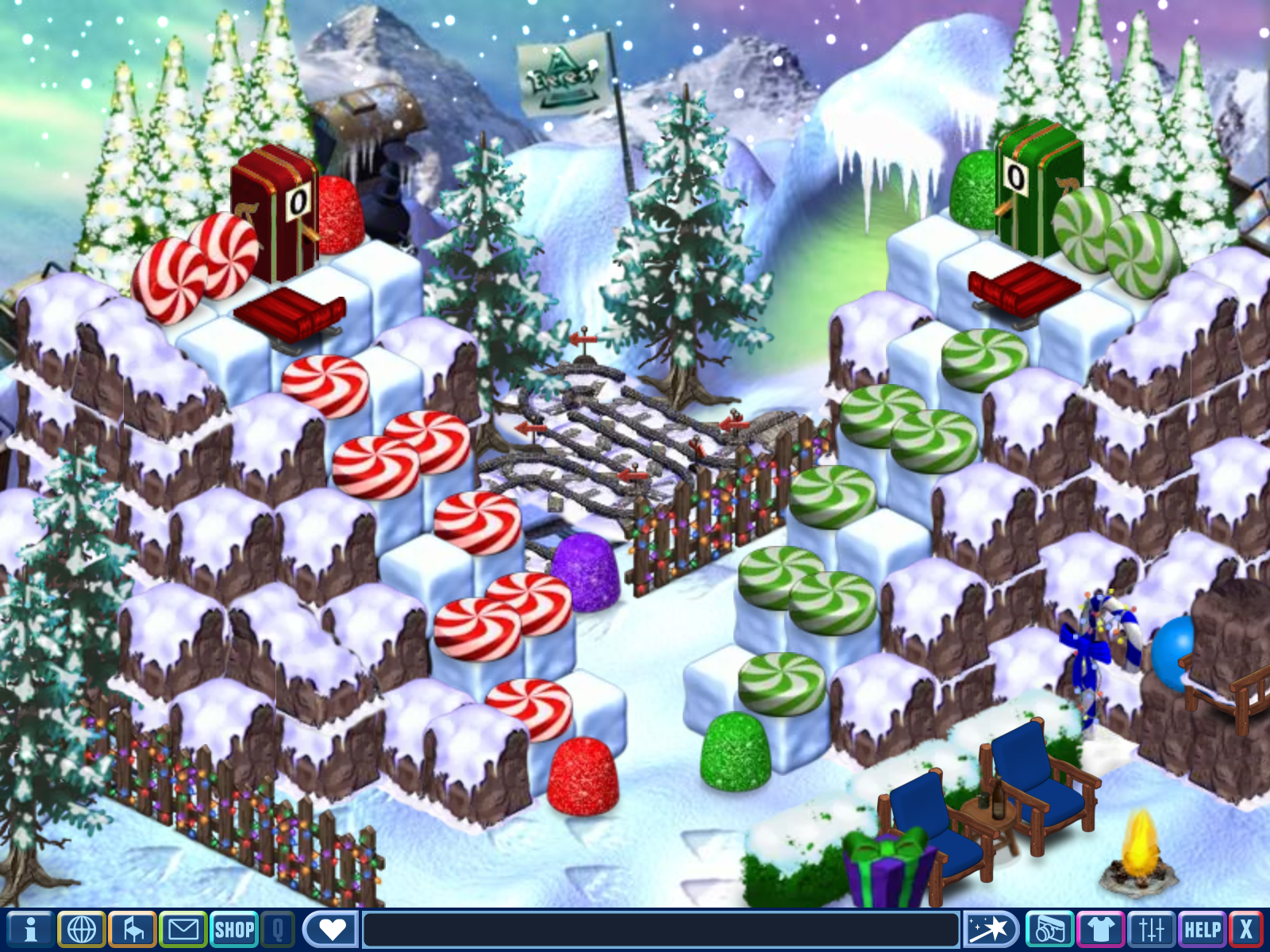Close the game with the X button
1270x952 pixels.
pos(1247,929)
